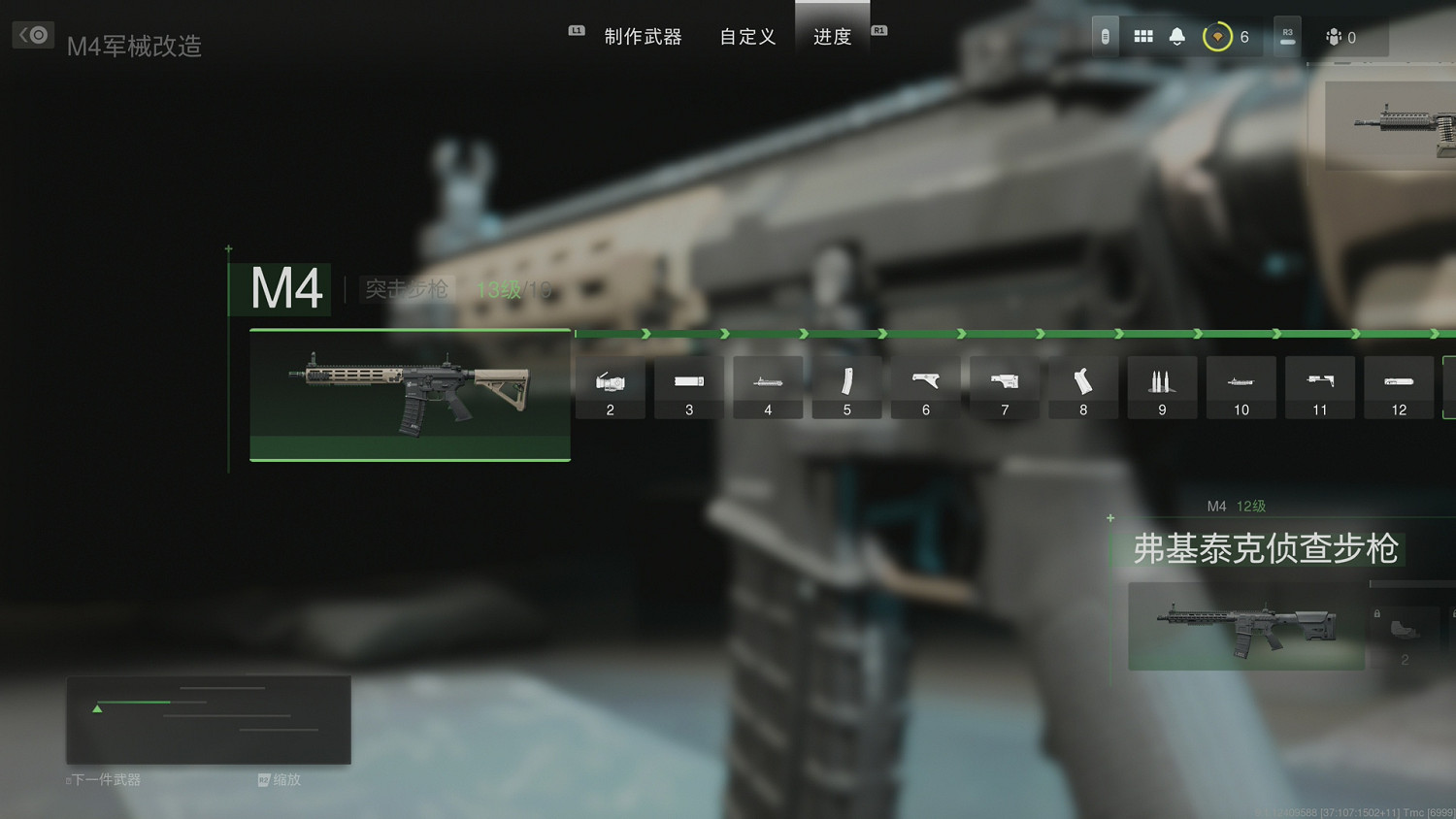The image size is (1456, 819).
Task: Open the L1 tab navigation arrow
Action: 576,30
